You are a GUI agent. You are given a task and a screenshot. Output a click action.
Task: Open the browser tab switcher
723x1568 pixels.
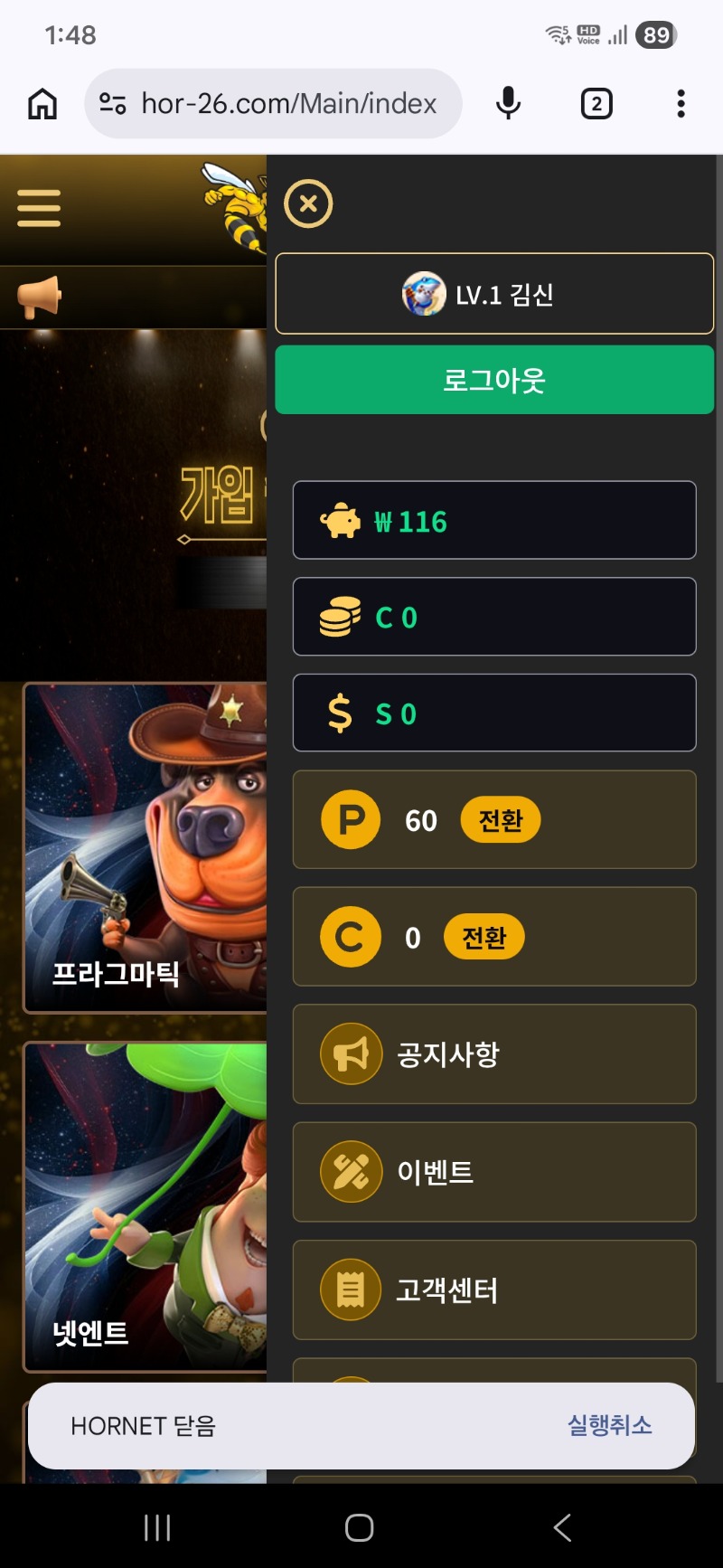coord(596,104)
